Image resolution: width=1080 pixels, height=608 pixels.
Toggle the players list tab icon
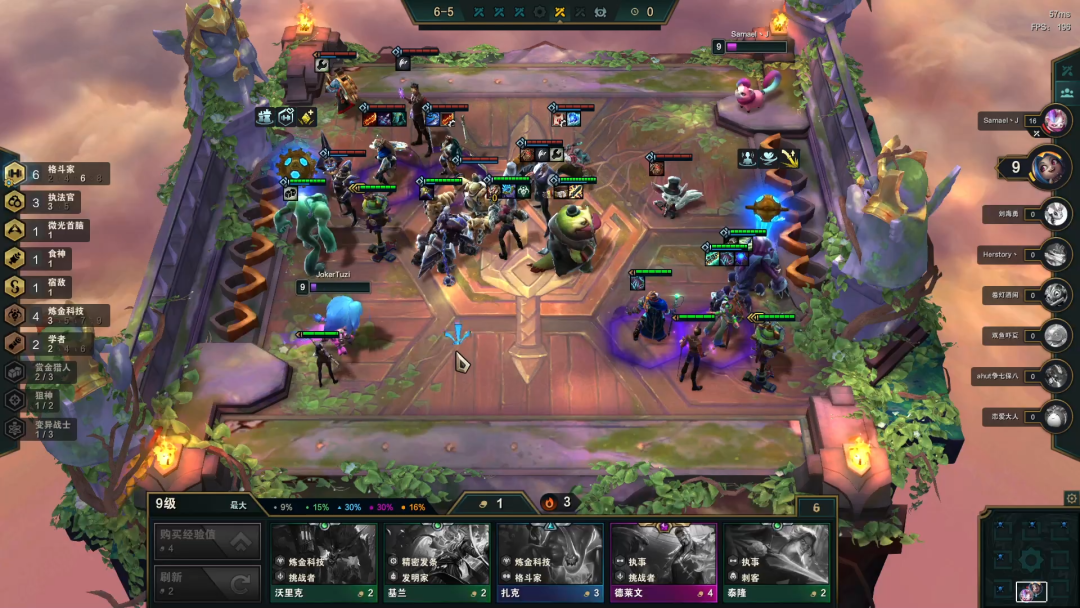[x=1067, y=92]
